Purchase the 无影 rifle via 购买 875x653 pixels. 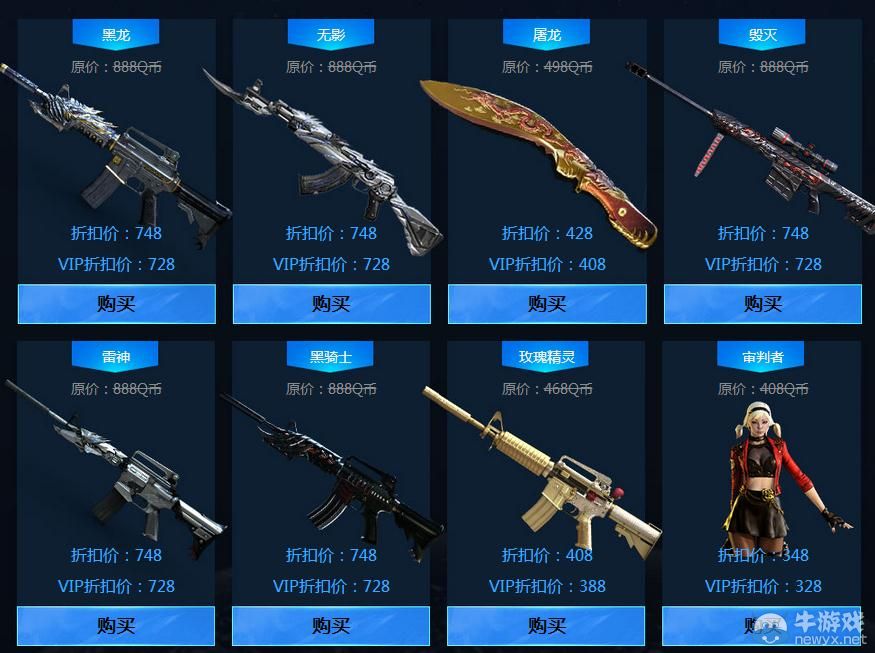click(331, 304)
